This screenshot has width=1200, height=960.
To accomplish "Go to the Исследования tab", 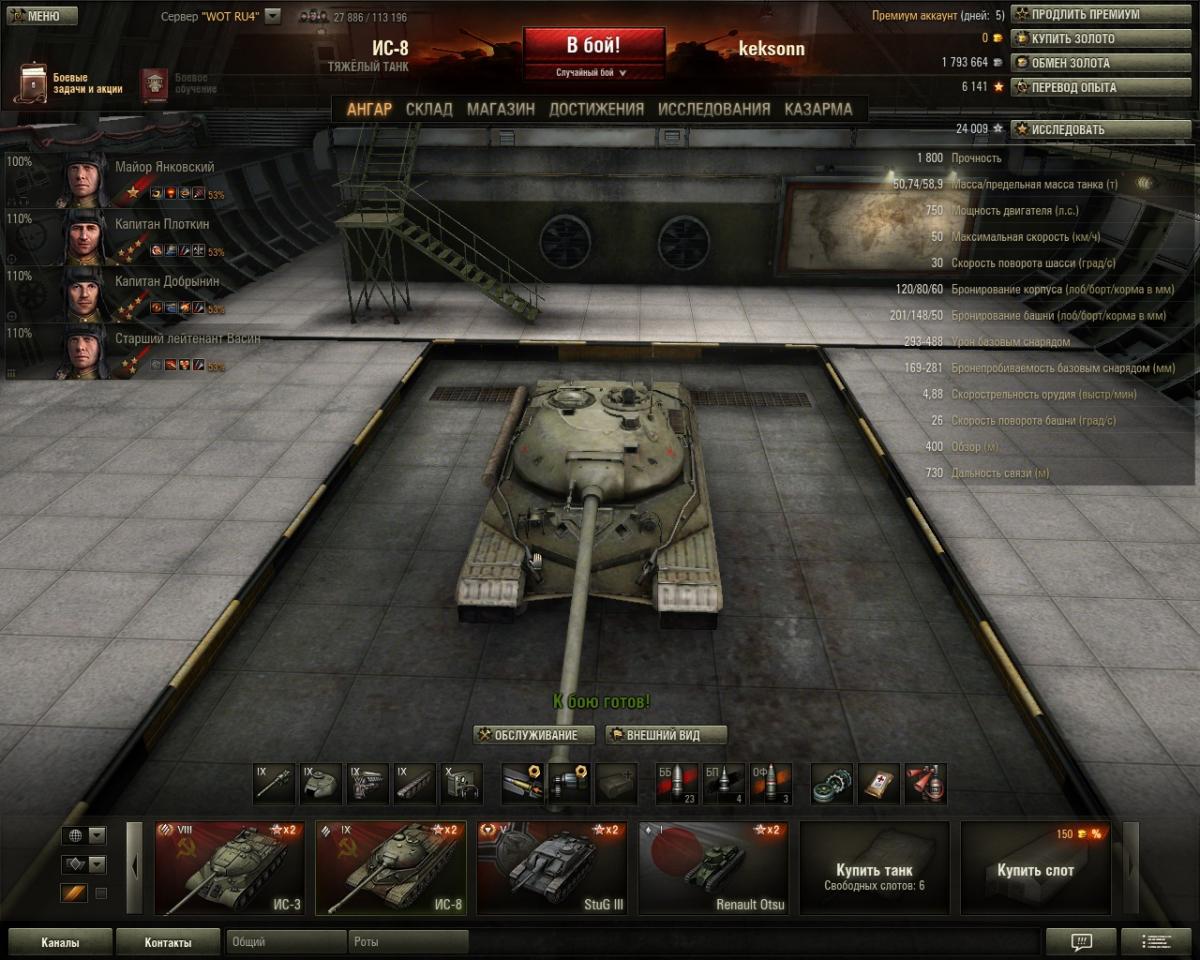I will click(714, 109).
